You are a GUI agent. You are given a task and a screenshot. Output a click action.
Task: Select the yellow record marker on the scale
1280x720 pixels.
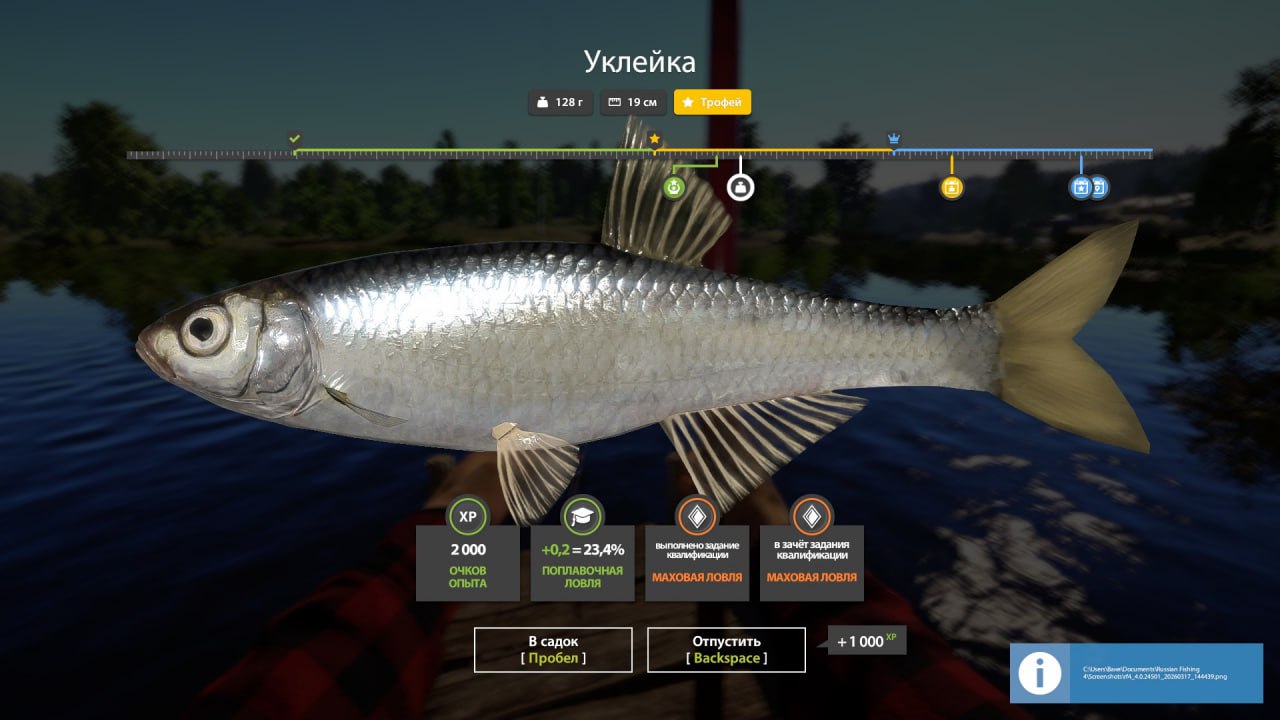coord(951,187)
